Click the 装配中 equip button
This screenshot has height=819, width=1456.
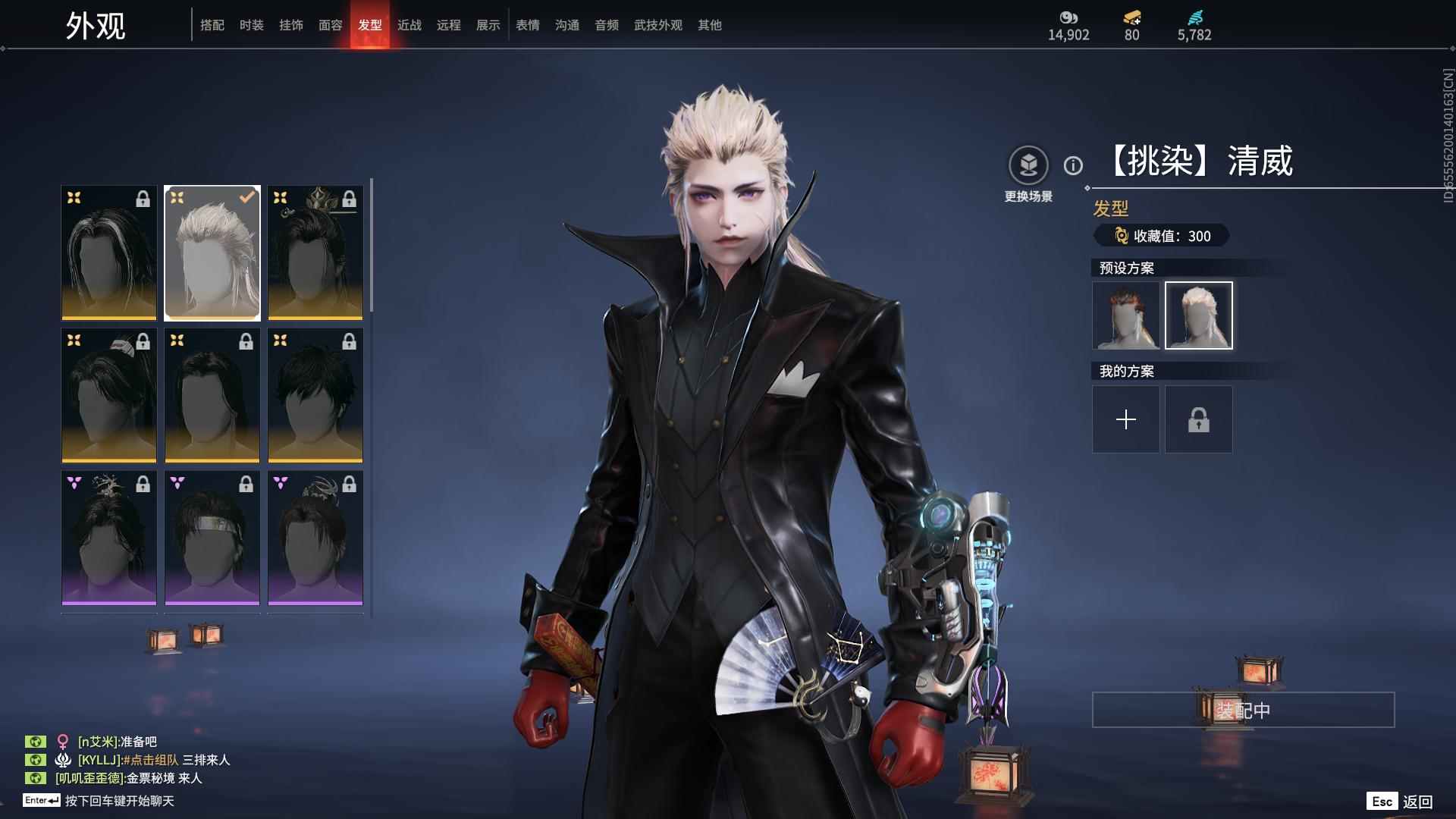[1243, 710]
